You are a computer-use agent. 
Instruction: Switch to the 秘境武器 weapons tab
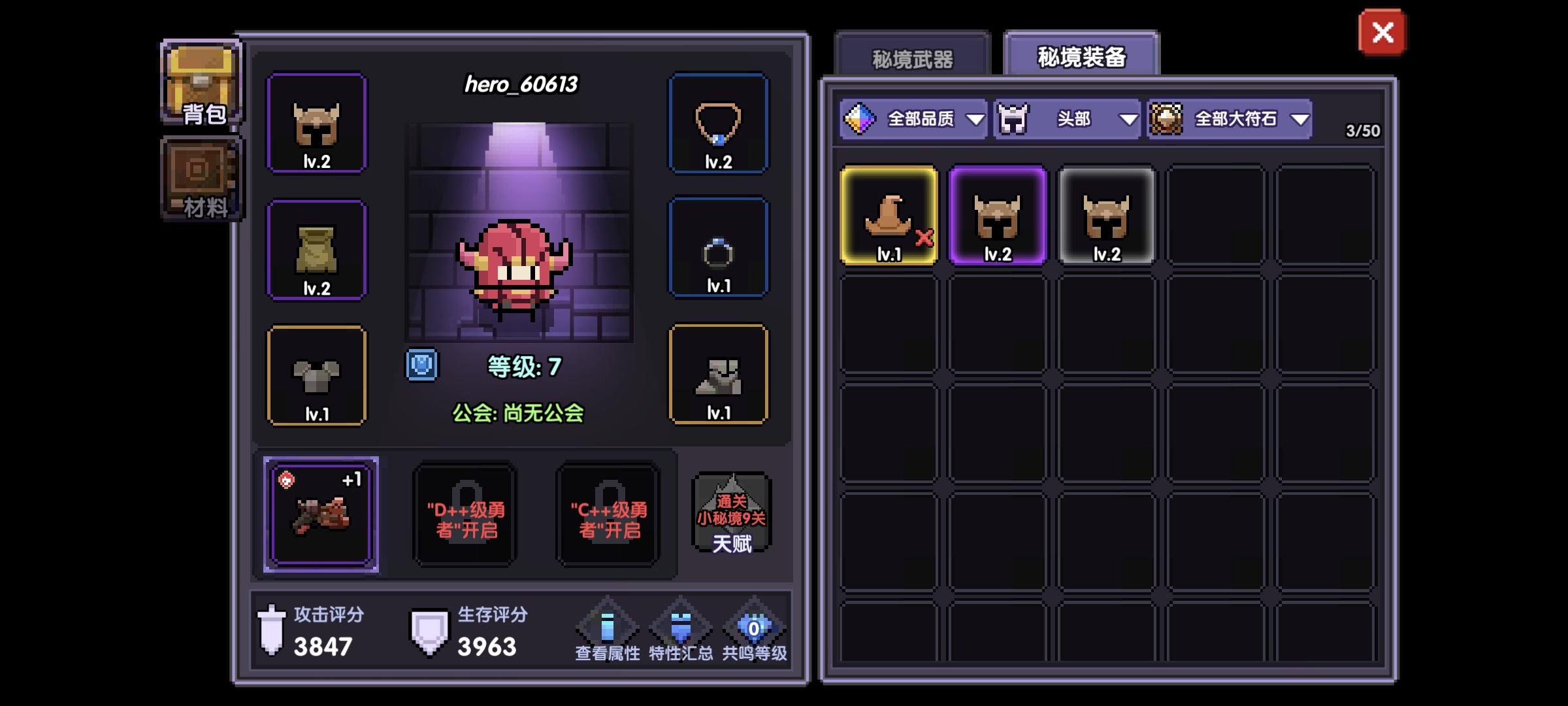click(x=913, y=58)
